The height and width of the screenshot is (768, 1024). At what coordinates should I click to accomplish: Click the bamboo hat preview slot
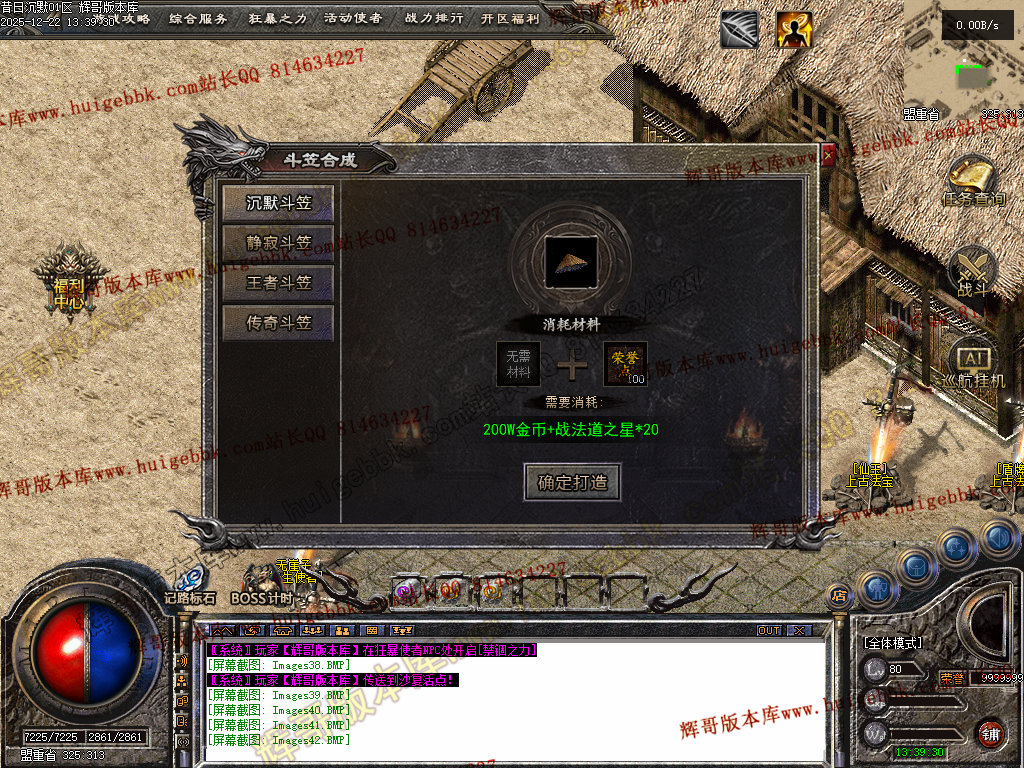coord(572,260)
